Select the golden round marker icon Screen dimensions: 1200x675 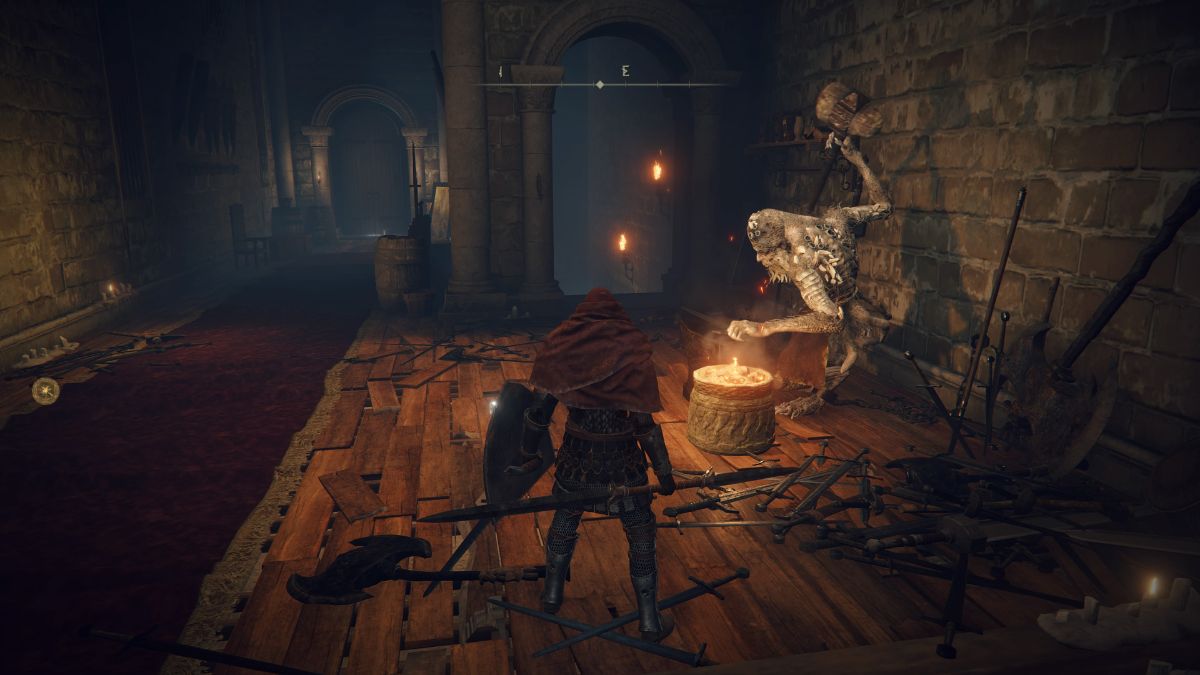pos(45,390)
